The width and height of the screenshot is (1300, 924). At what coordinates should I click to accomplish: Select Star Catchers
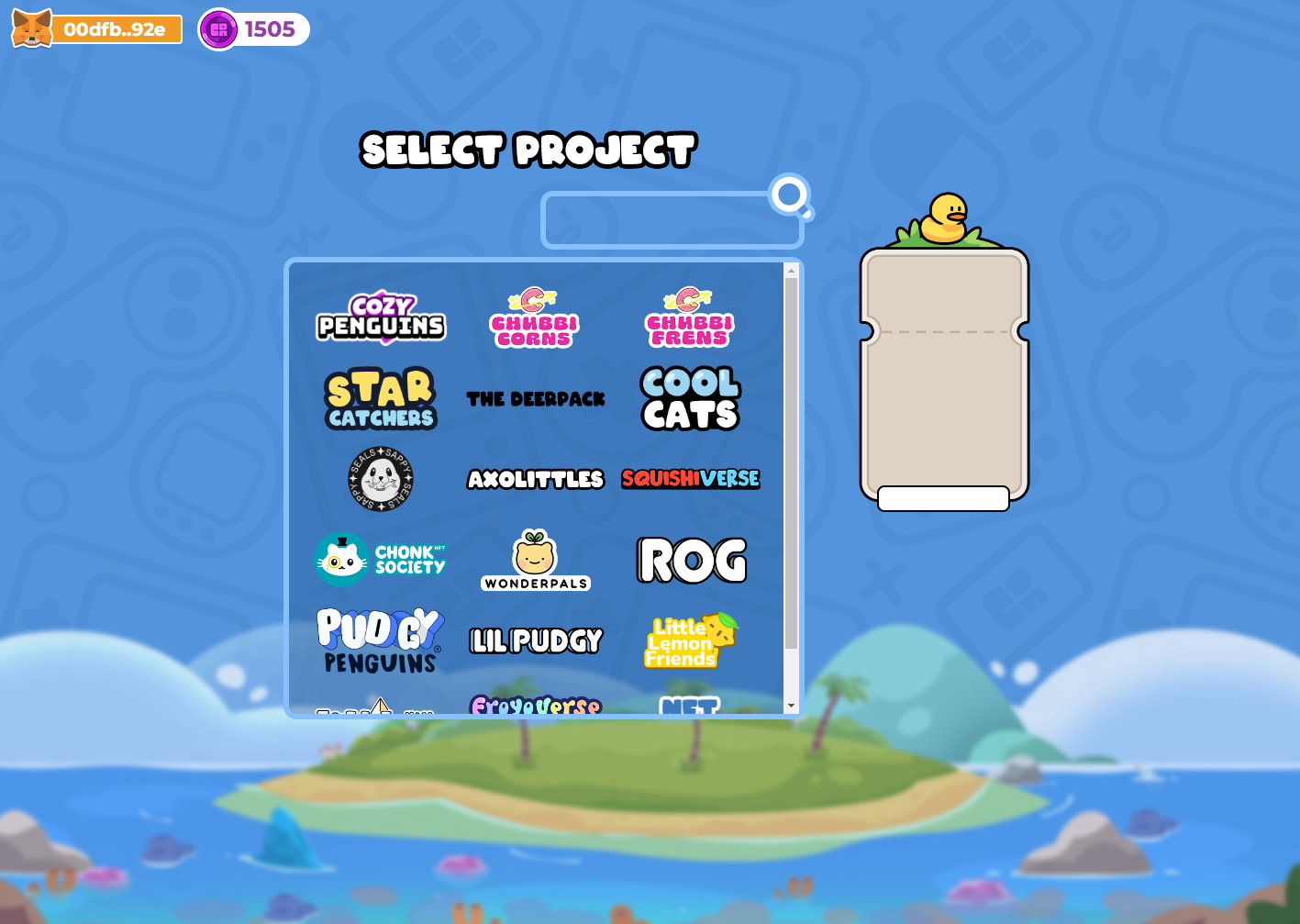[x=380, y=398]
